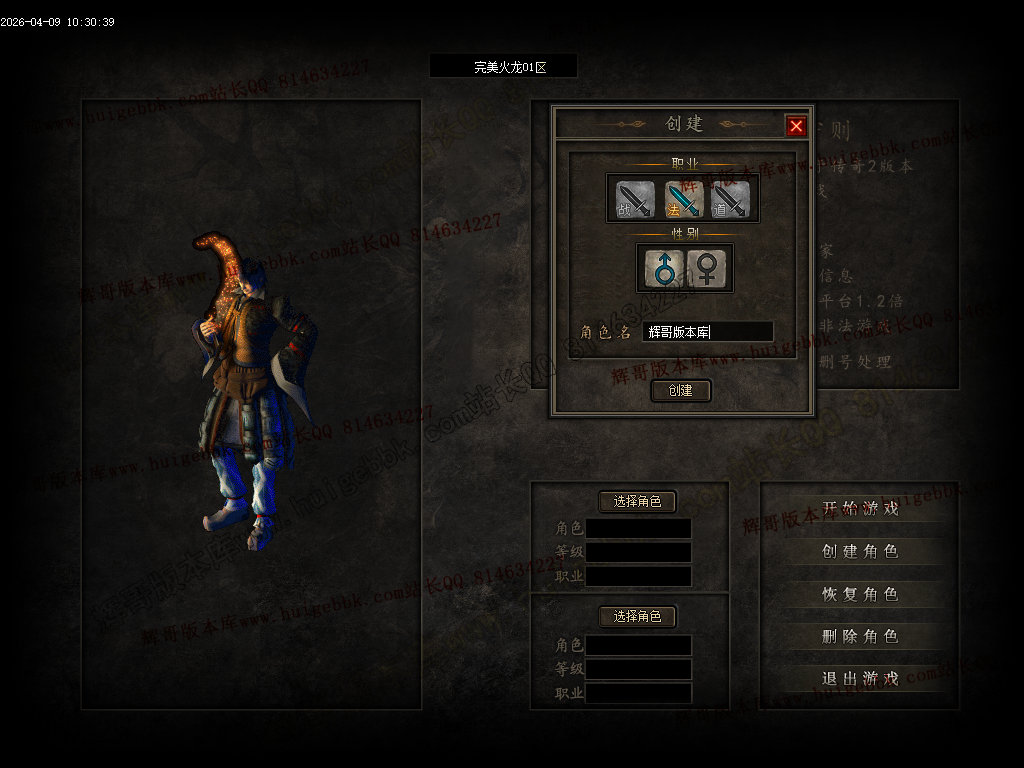The width and height of the screenshot is (1024, 768).
Task: Open the 创建角色 menu entry
Action: coord(860,551)
